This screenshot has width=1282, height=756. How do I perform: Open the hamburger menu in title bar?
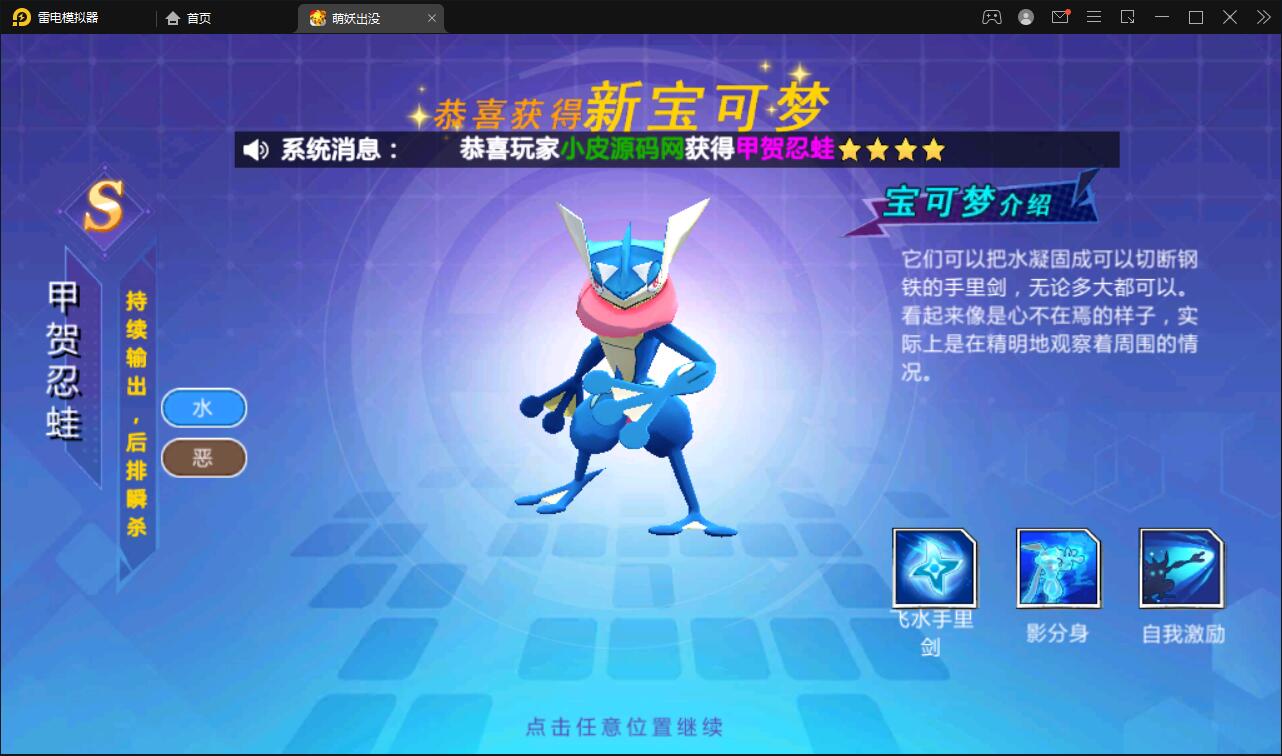[1094, 17]
